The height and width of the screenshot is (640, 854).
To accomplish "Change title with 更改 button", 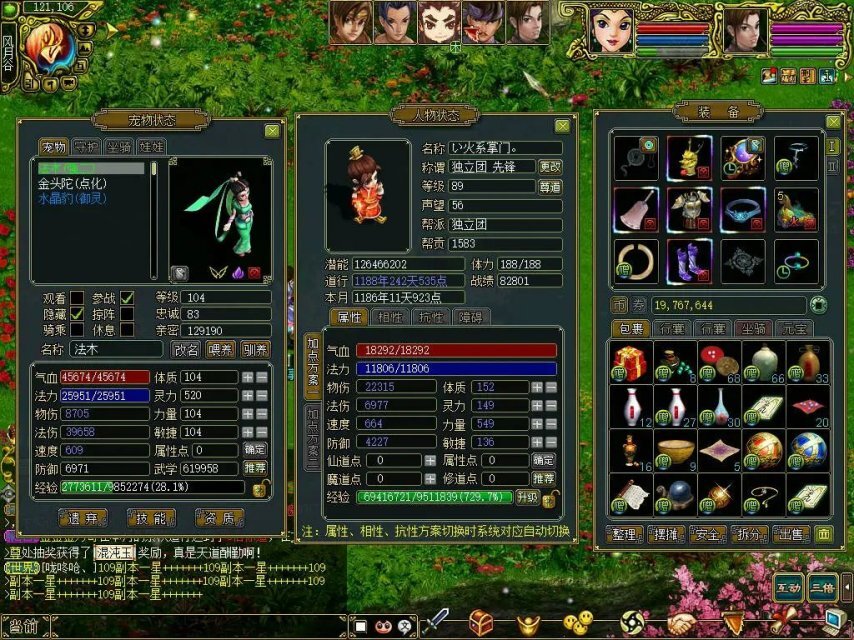I will pos(550,167).
